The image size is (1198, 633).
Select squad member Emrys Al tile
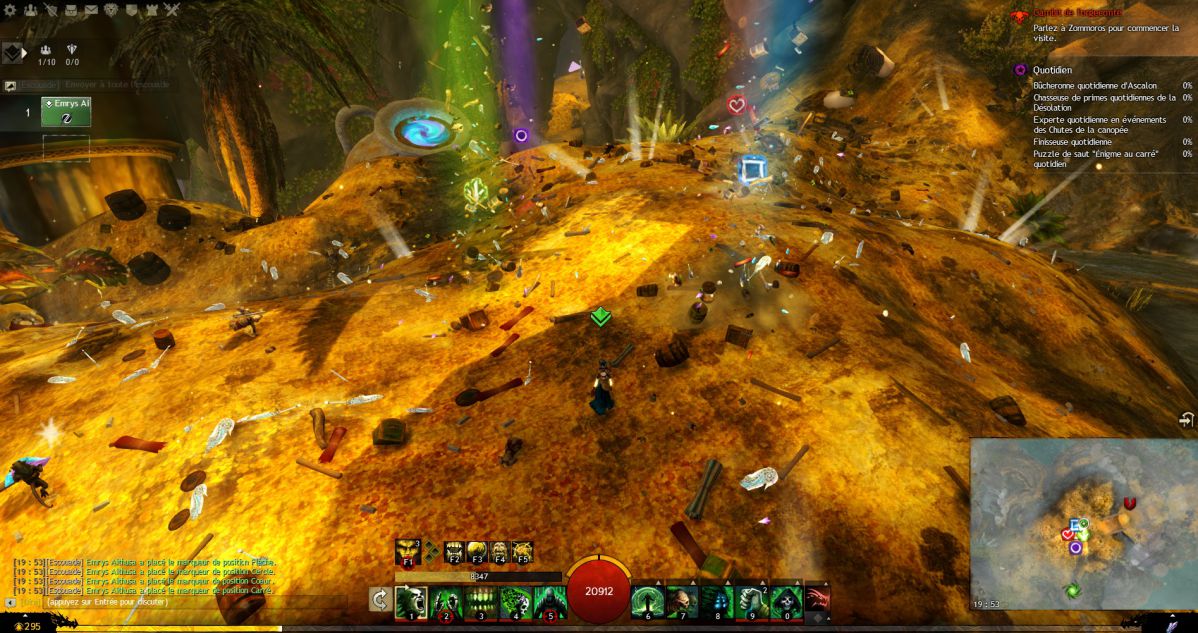tap(66, 112)
